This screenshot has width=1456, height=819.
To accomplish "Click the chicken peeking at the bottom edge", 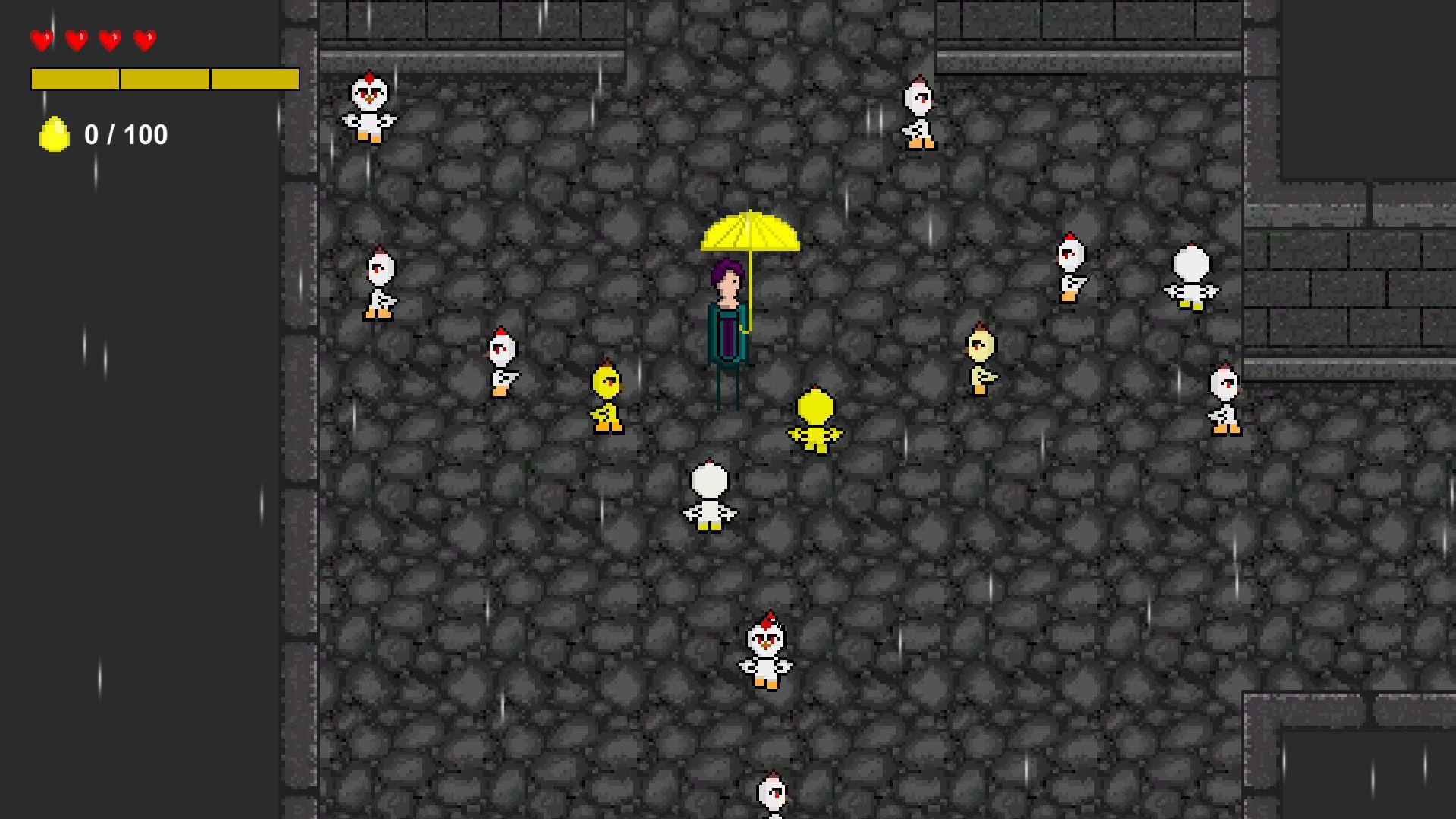I will [772, 792].
